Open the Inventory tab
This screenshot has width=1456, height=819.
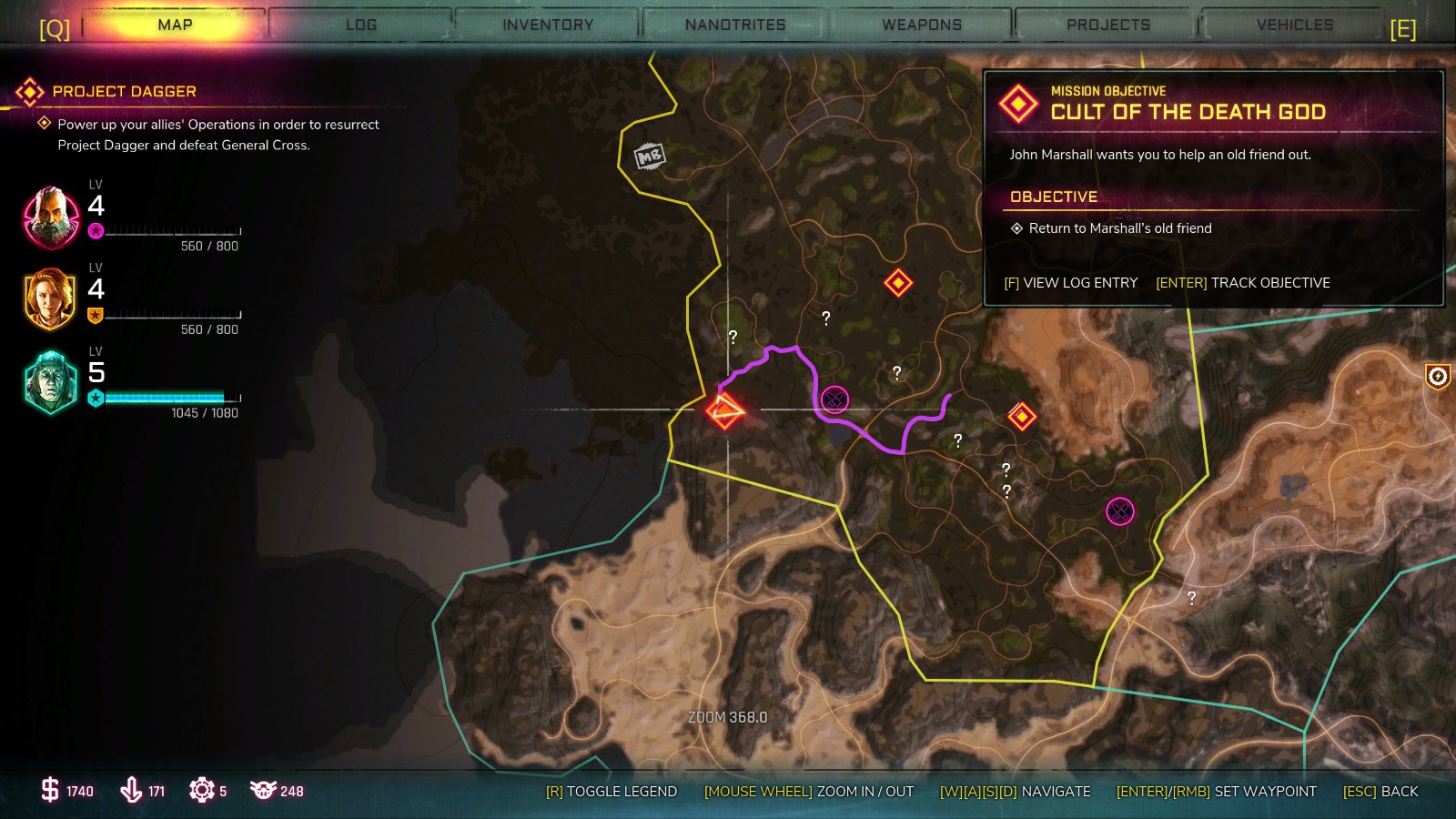(548, 25)
